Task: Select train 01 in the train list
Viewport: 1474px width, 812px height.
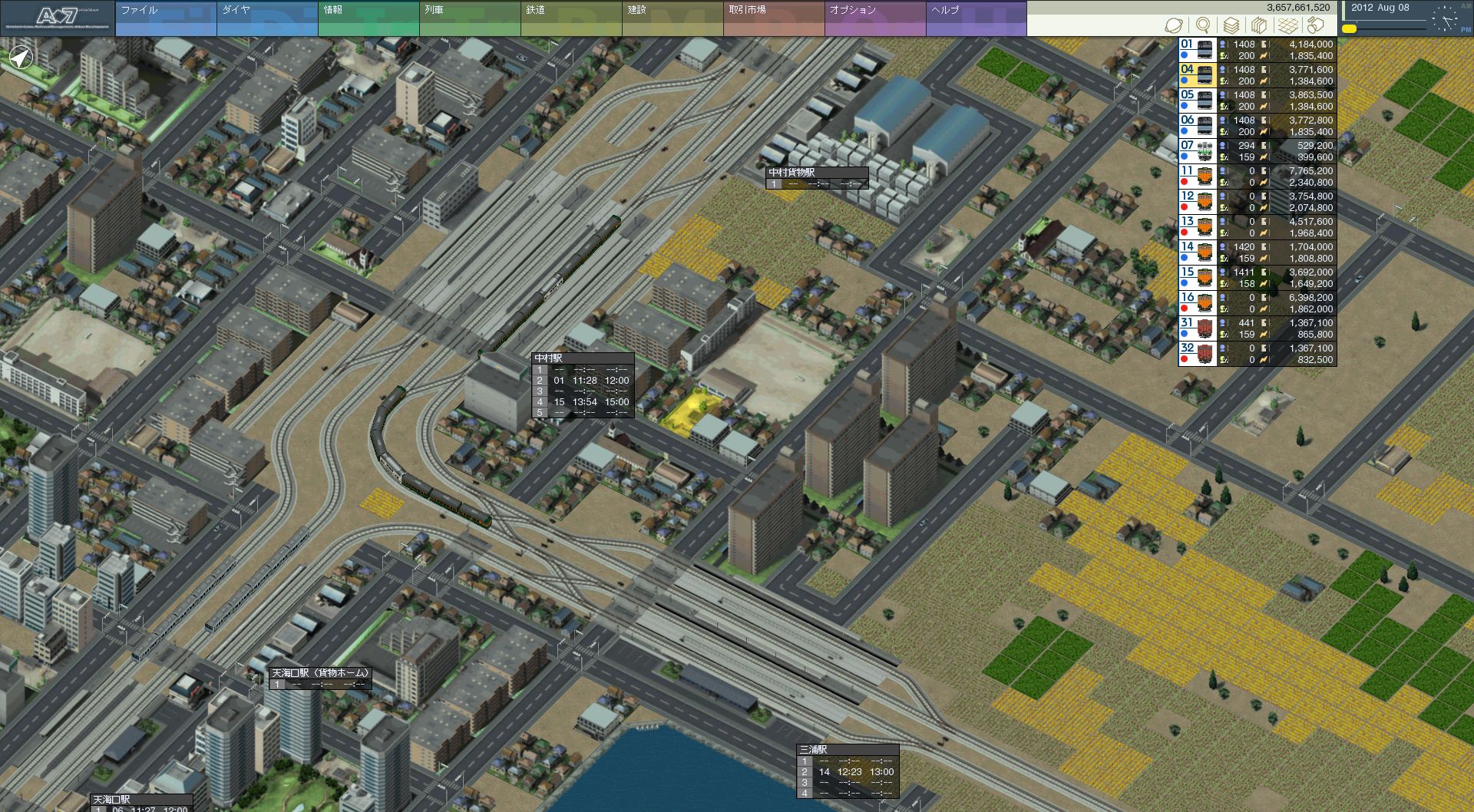Action: 1198,50
